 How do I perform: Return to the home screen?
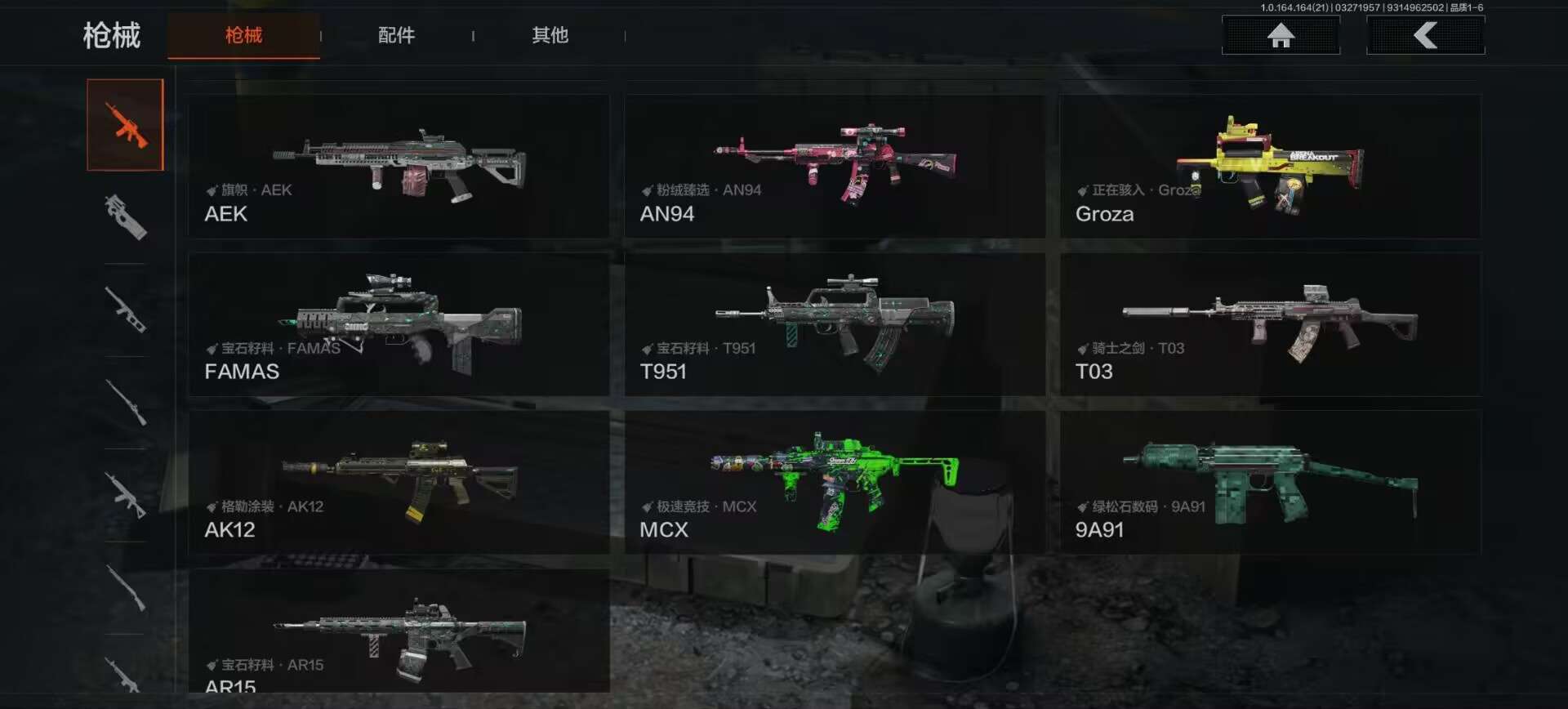pos(1281,35)
